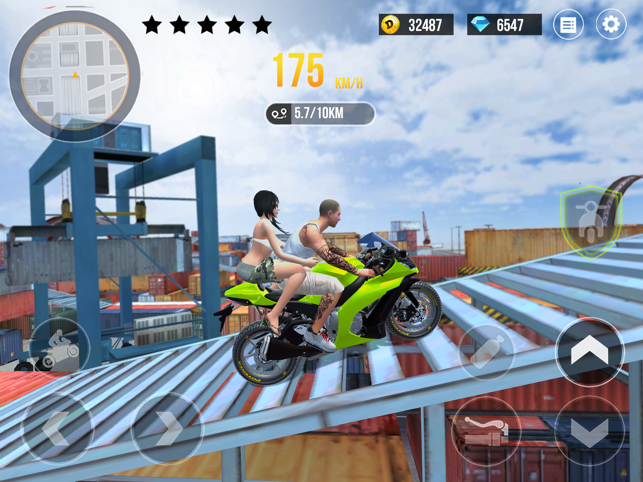The height and width of the screenshot is (482, 643).
Task: Tap the gold coin balance 32487
Action: coord(416,24)
